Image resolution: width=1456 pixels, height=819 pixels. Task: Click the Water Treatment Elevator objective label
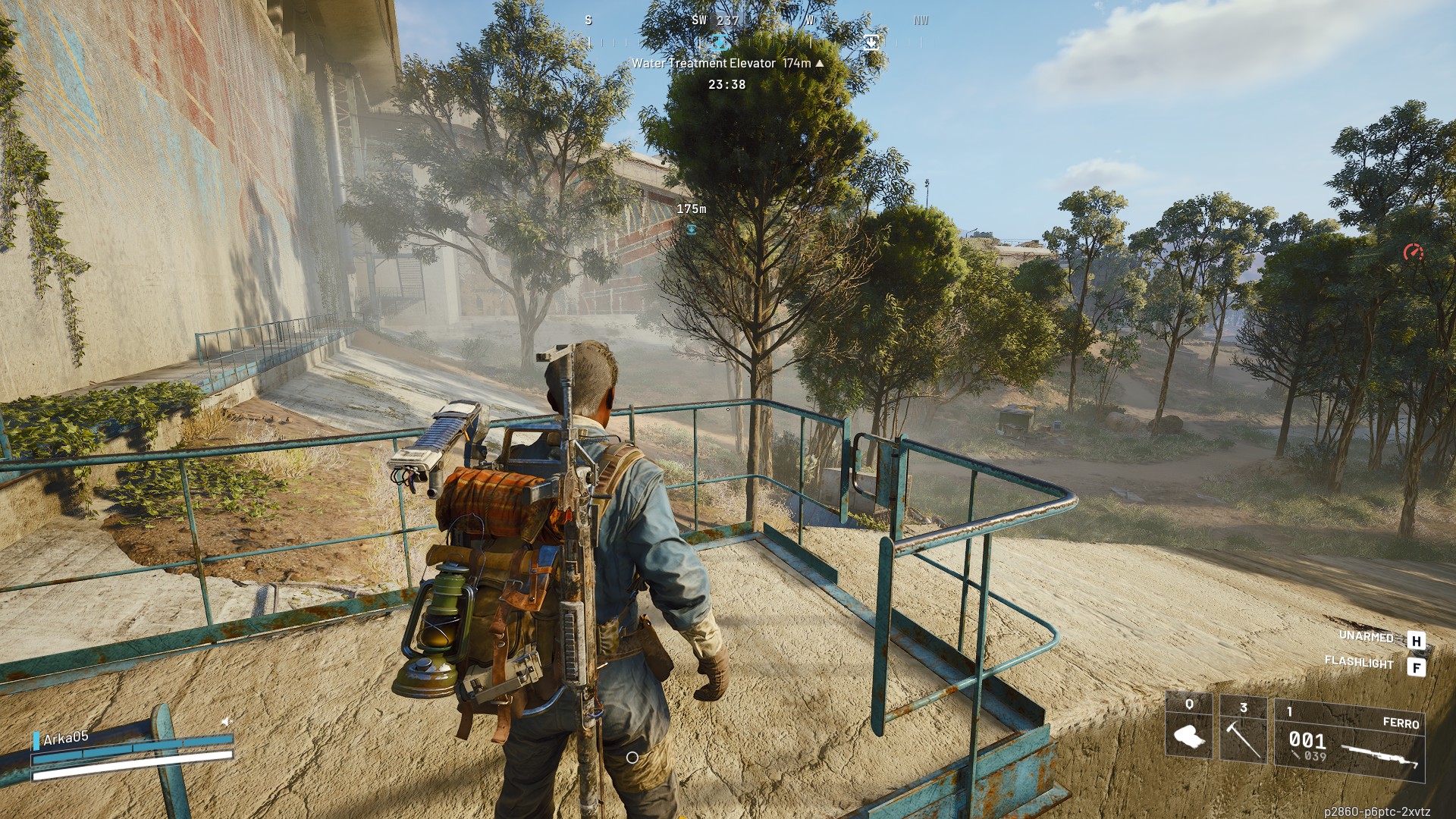704,64
